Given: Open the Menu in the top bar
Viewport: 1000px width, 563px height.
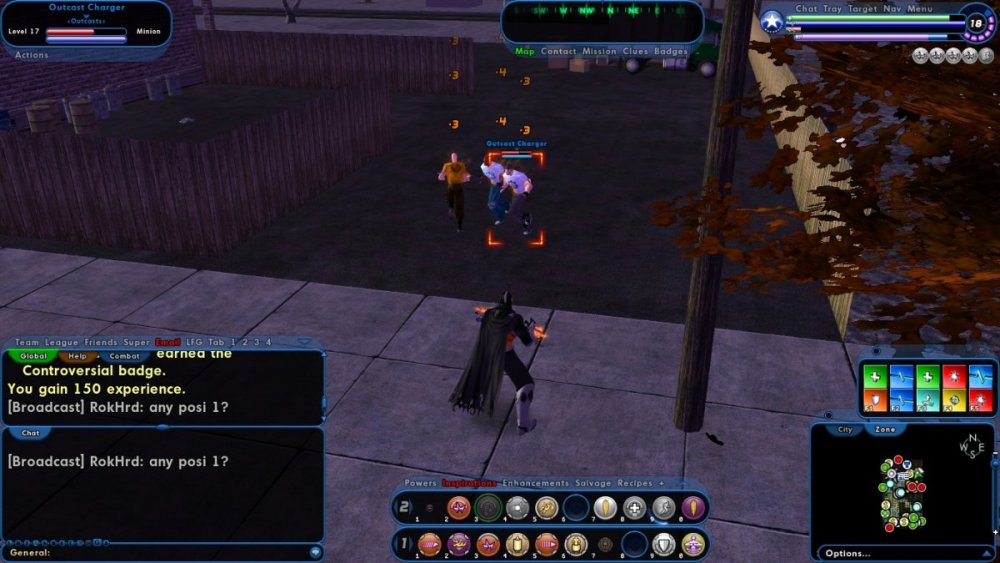Looking at the screenshot, I should [920, 9].
